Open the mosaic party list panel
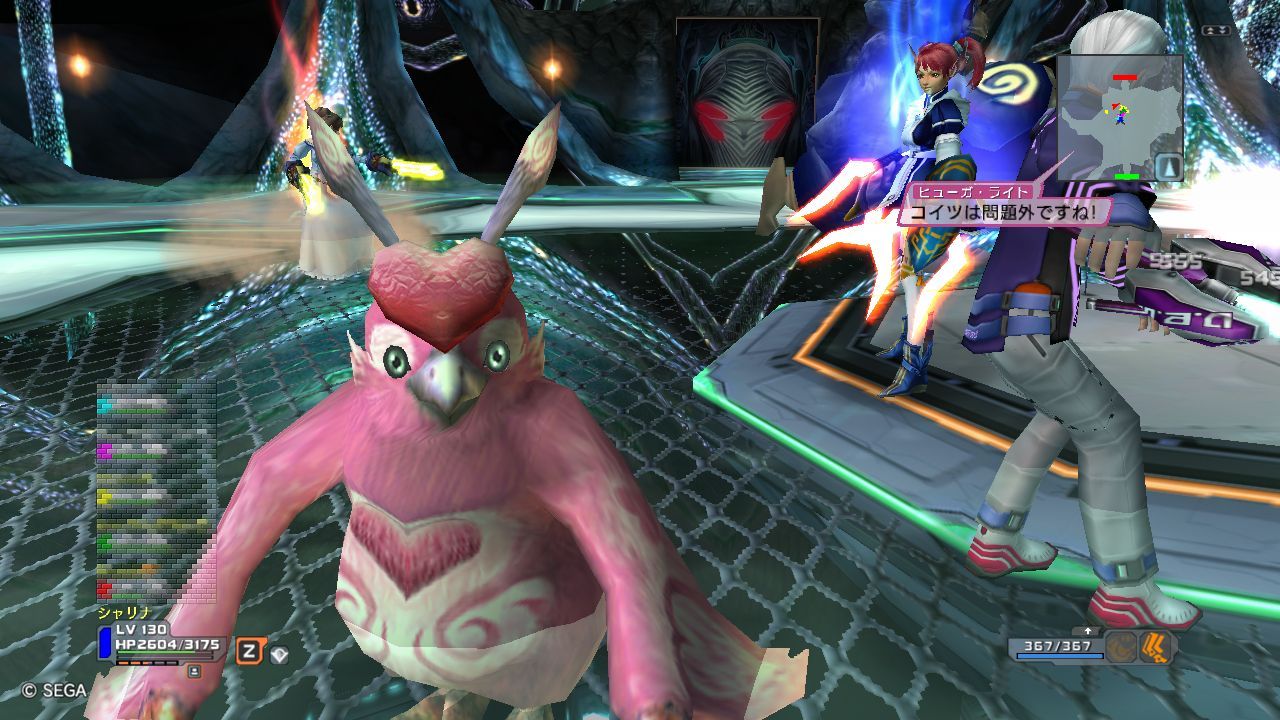Viewport: 1280px width, 720px height. coord(156,492)
